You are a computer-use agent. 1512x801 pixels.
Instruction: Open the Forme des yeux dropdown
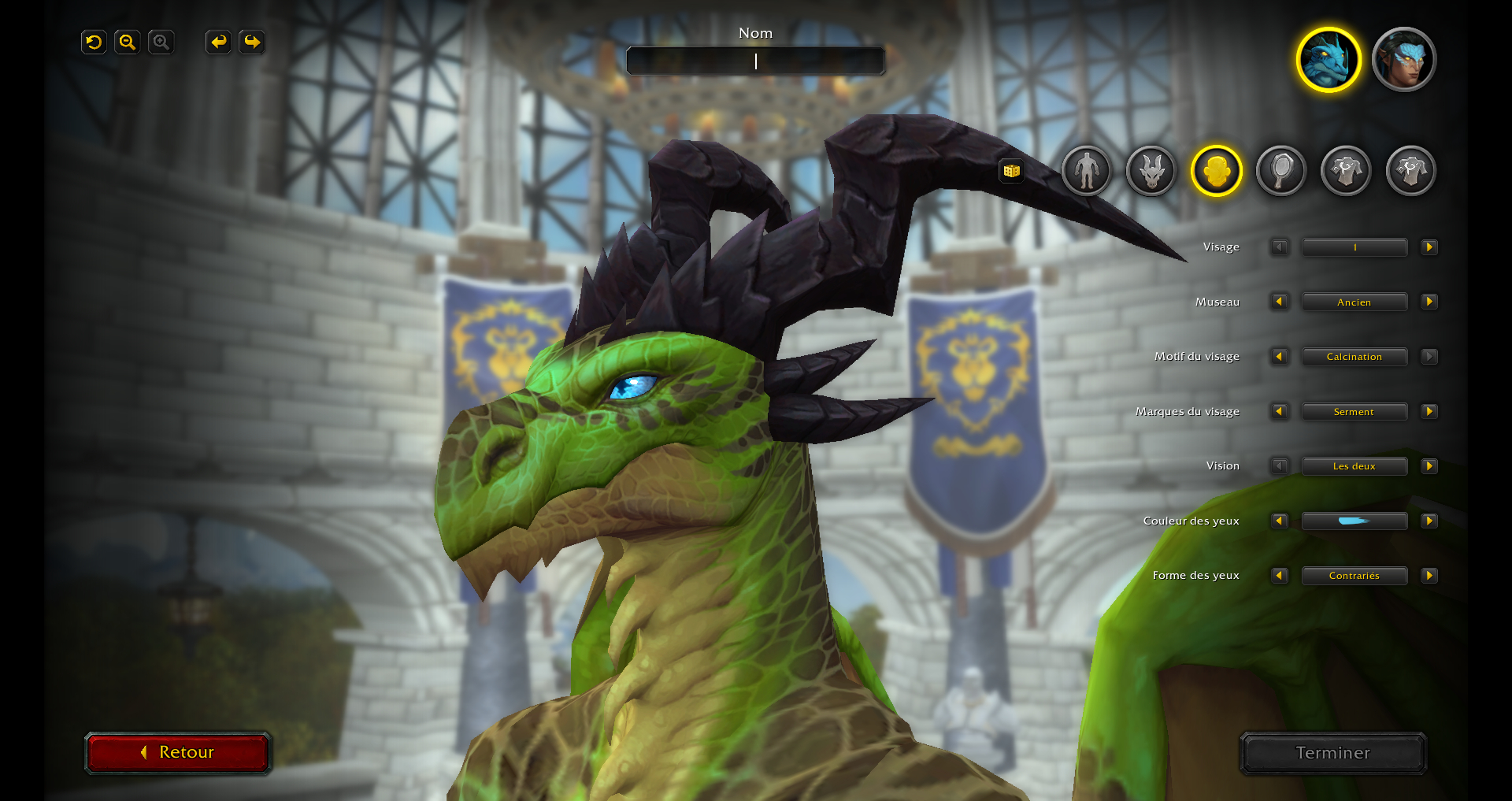pos(1354,576)
